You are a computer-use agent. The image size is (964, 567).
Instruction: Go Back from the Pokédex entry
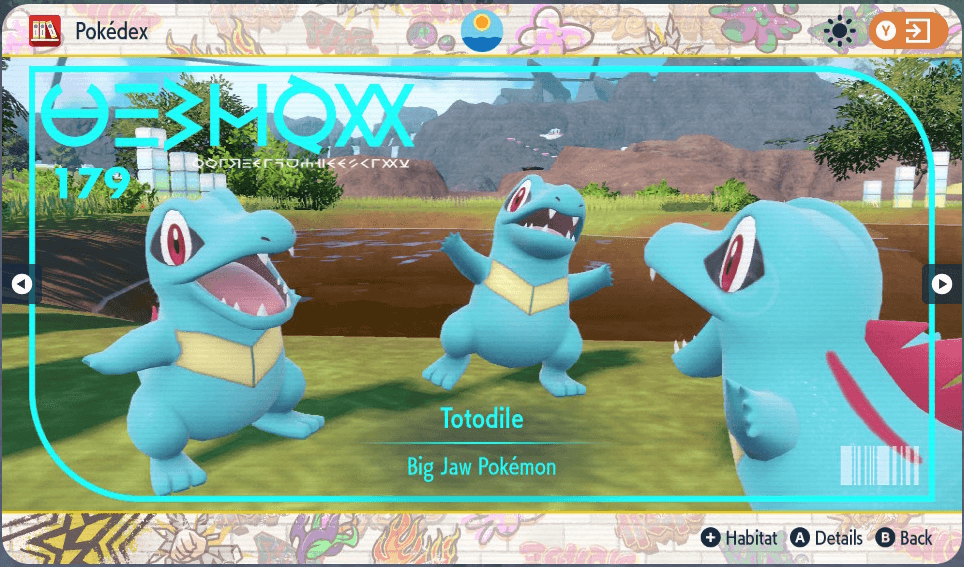point(905,538)
